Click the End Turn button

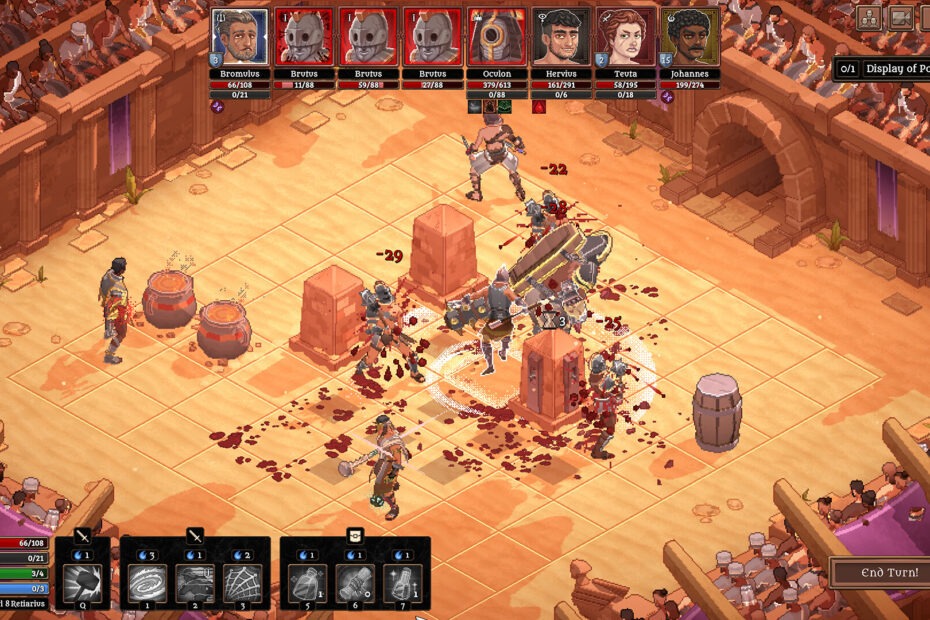880,574
